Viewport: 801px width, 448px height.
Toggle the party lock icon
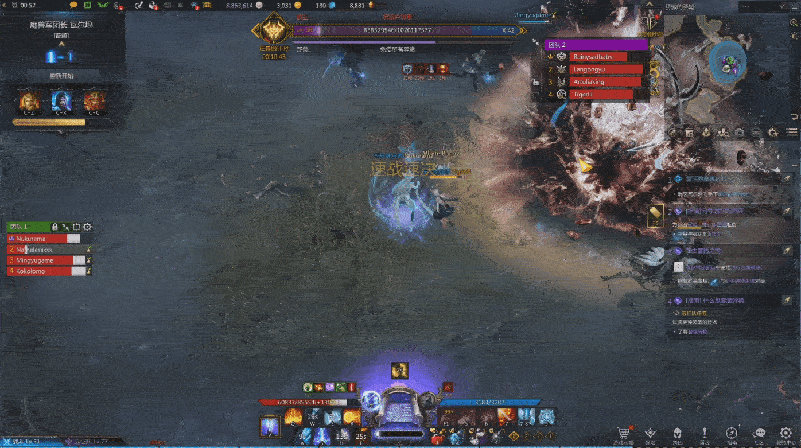pyautogui.click(x=55, y=227)
